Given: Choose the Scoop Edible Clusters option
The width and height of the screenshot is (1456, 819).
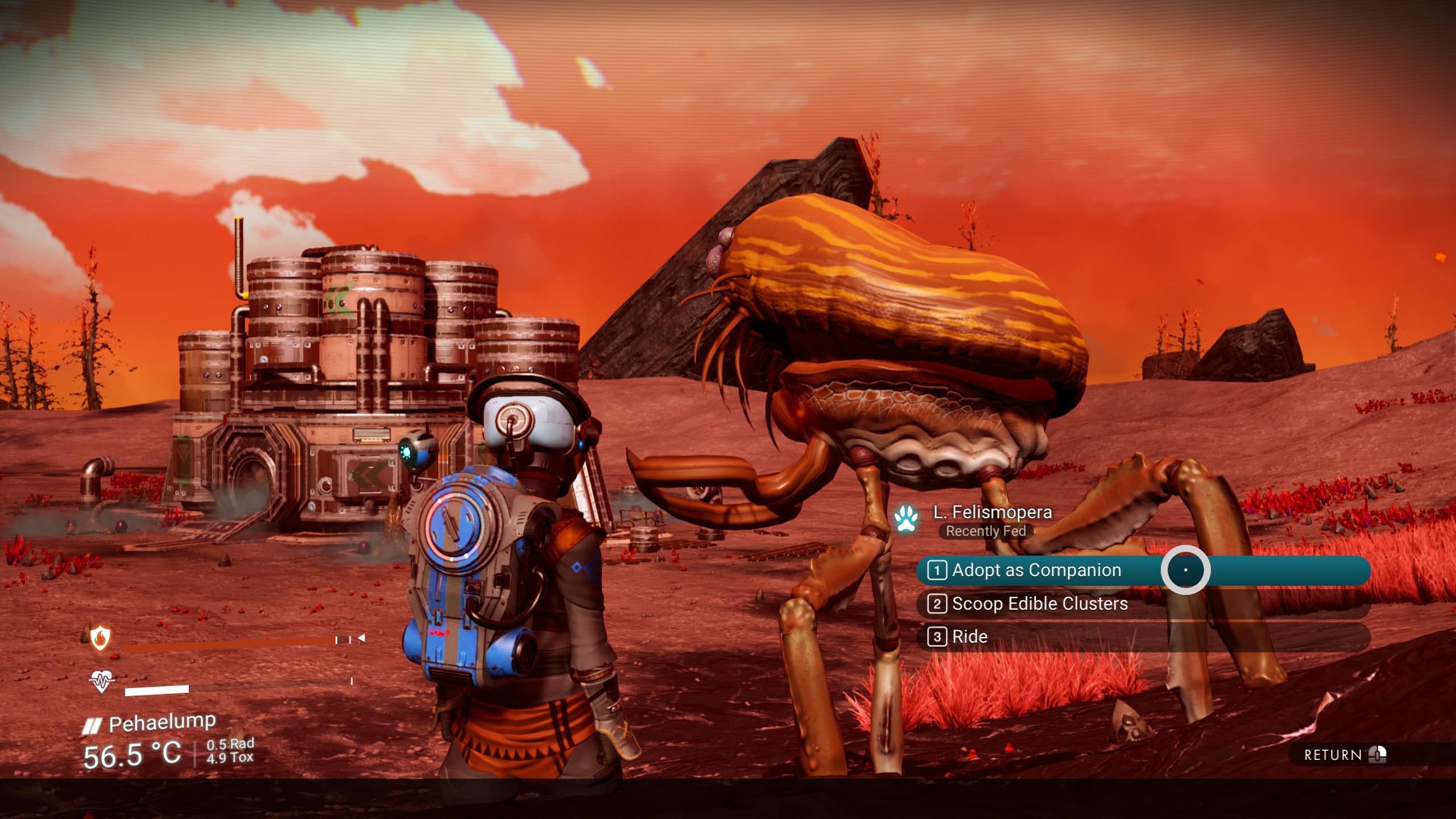Looking at the screenshot, I should pos(1041,604).
